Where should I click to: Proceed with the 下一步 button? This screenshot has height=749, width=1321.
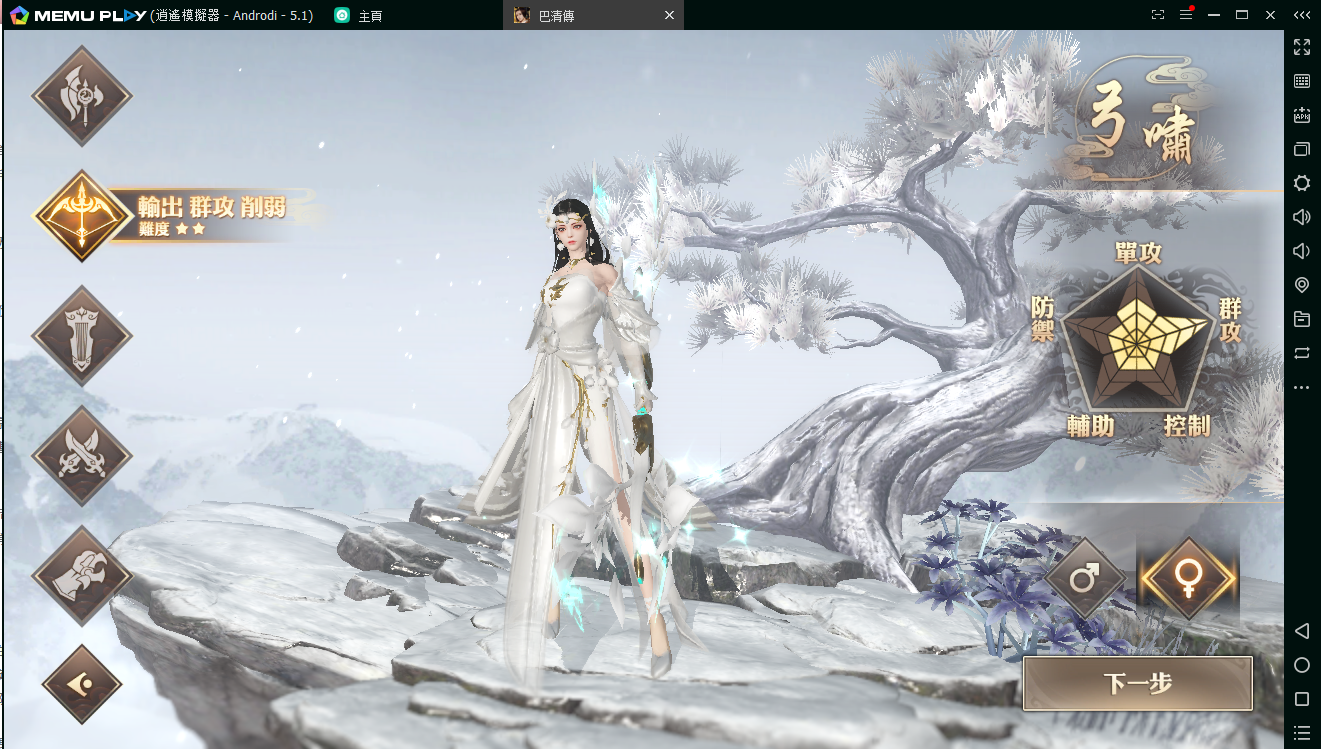click(1138, 684)
